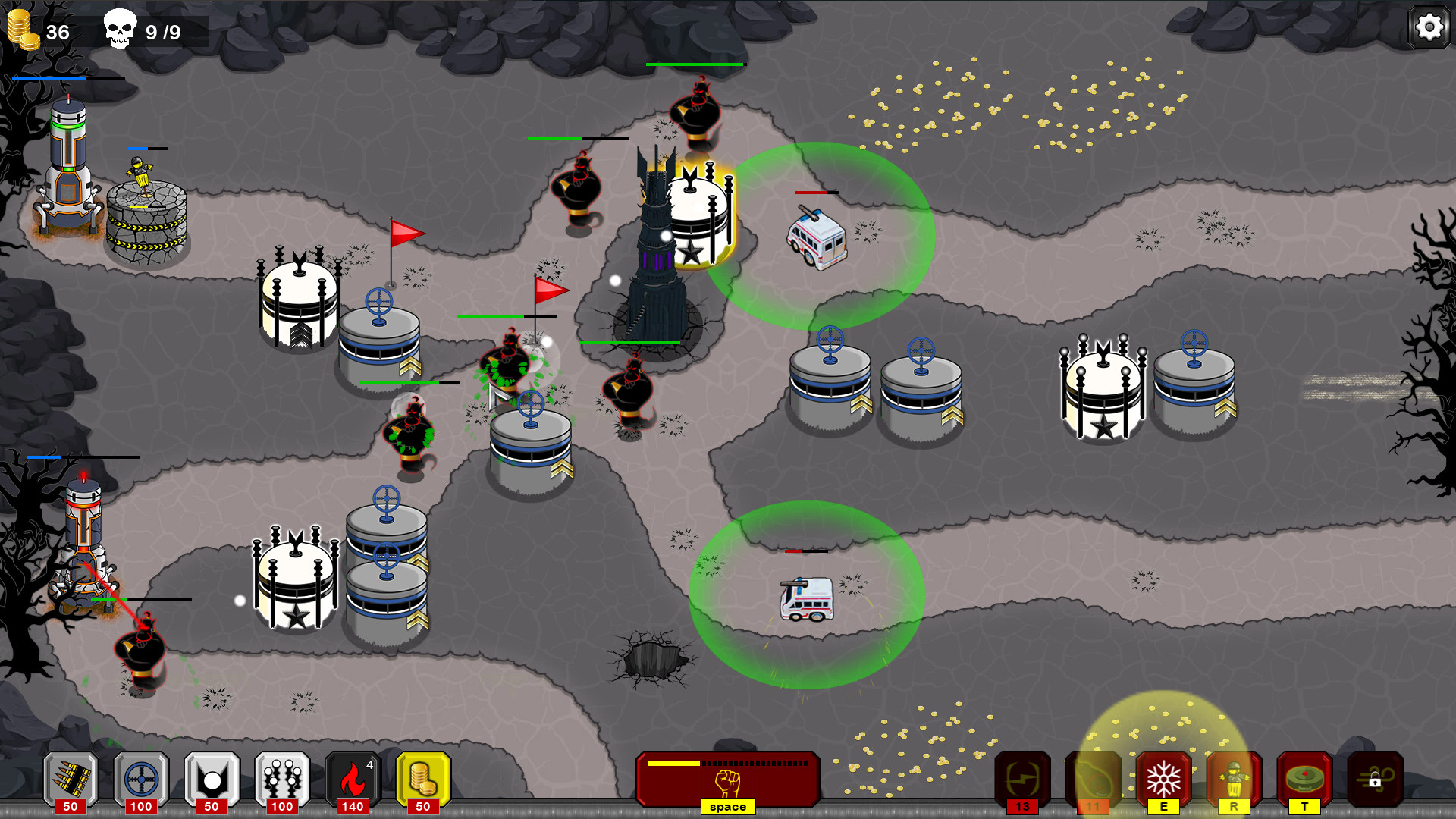This screenshot has width=1456, height=819.
Task: Select the blue crosshair turret costing 100
Action: 141,777
